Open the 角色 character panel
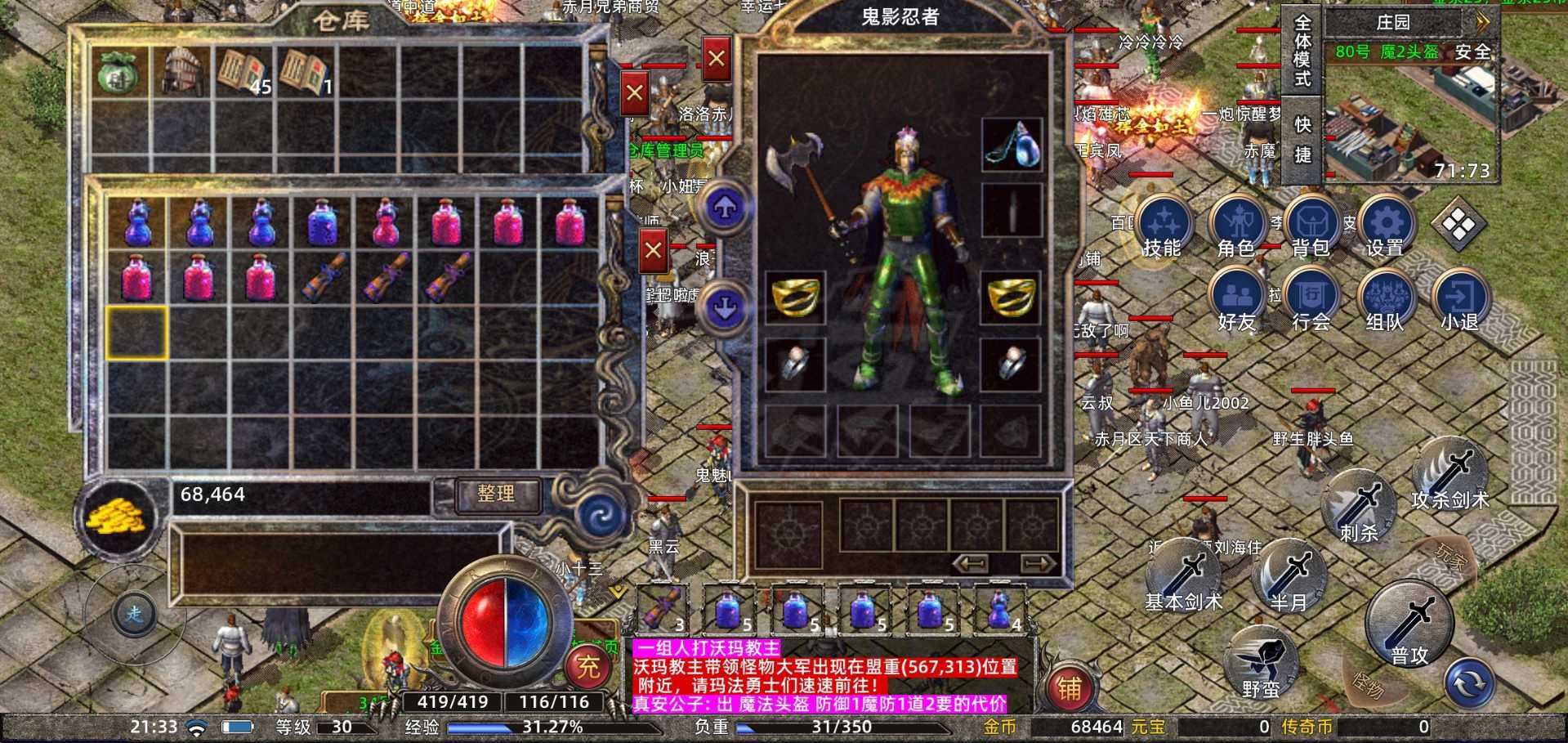This screenshot has width=1568, height=743. click(x=1236, y=226)
